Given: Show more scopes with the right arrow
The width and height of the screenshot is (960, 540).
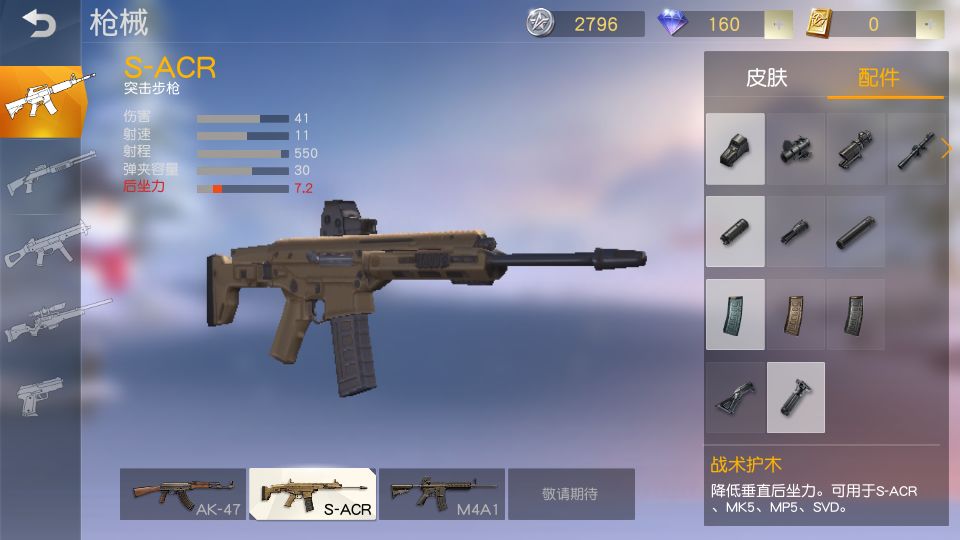Looking at the screenshot, I should coord(946,149).
